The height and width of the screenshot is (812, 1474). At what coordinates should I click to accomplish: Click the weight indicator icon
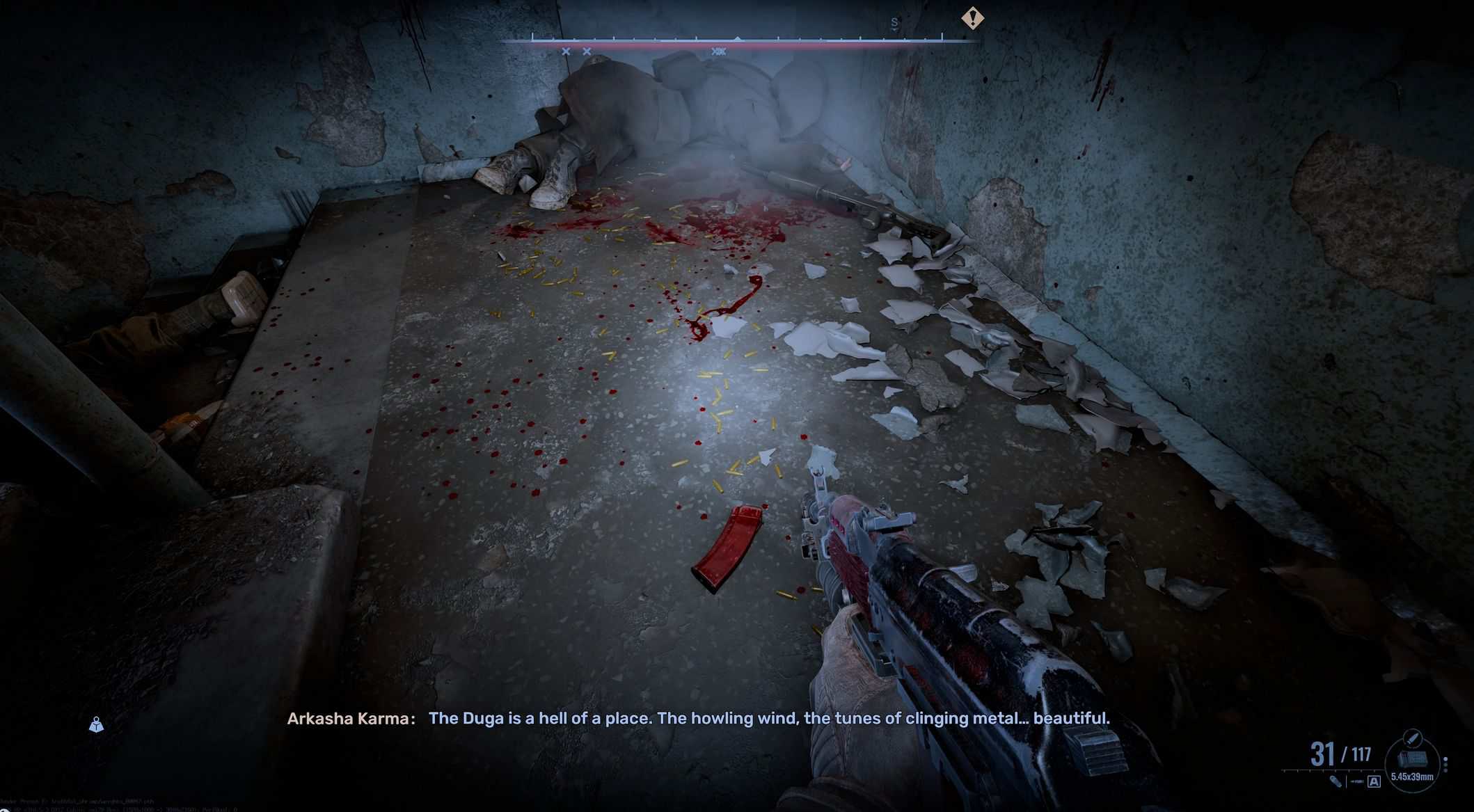[96, 725]
